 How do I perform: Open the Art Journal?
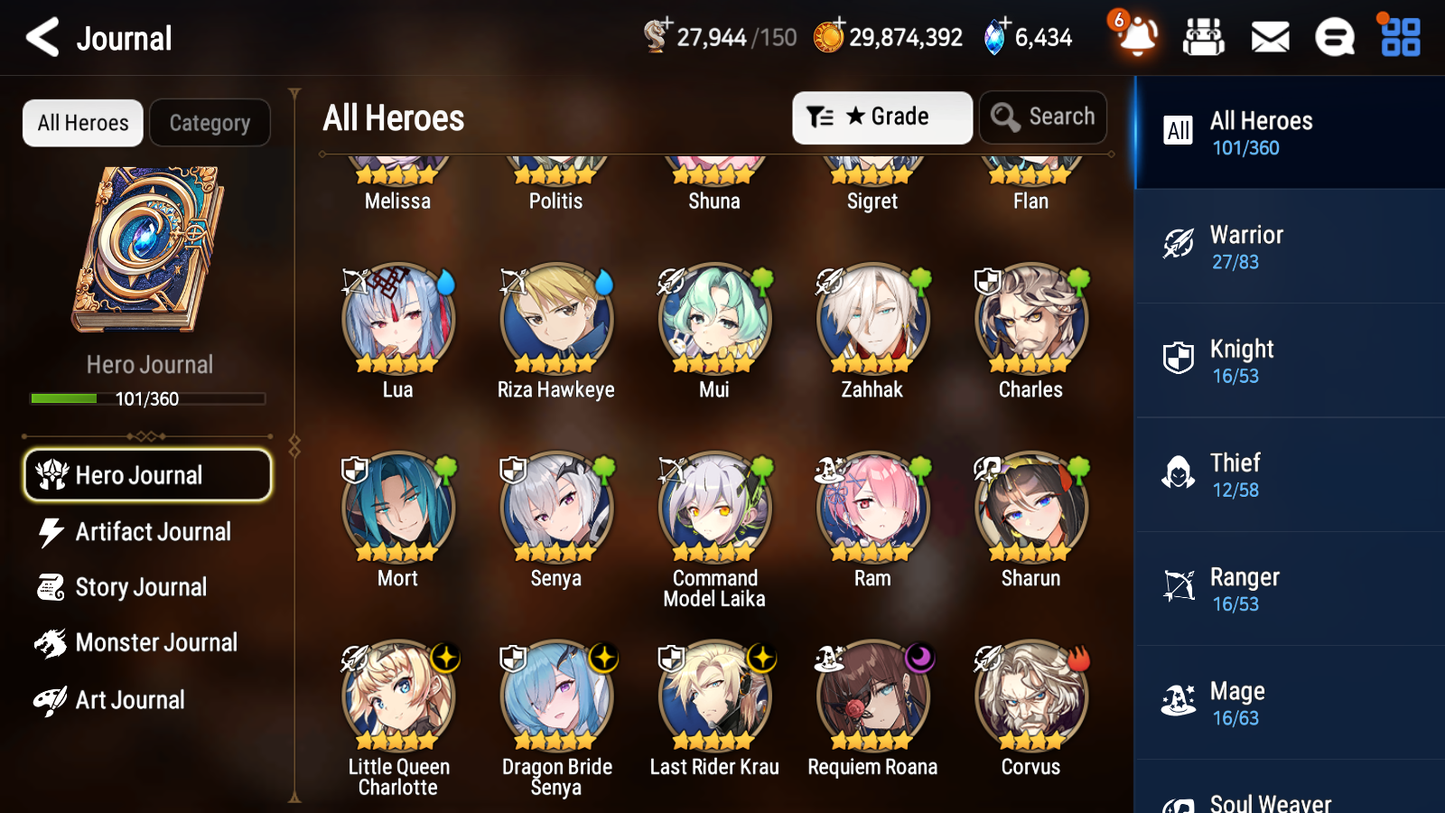(128, 700)
